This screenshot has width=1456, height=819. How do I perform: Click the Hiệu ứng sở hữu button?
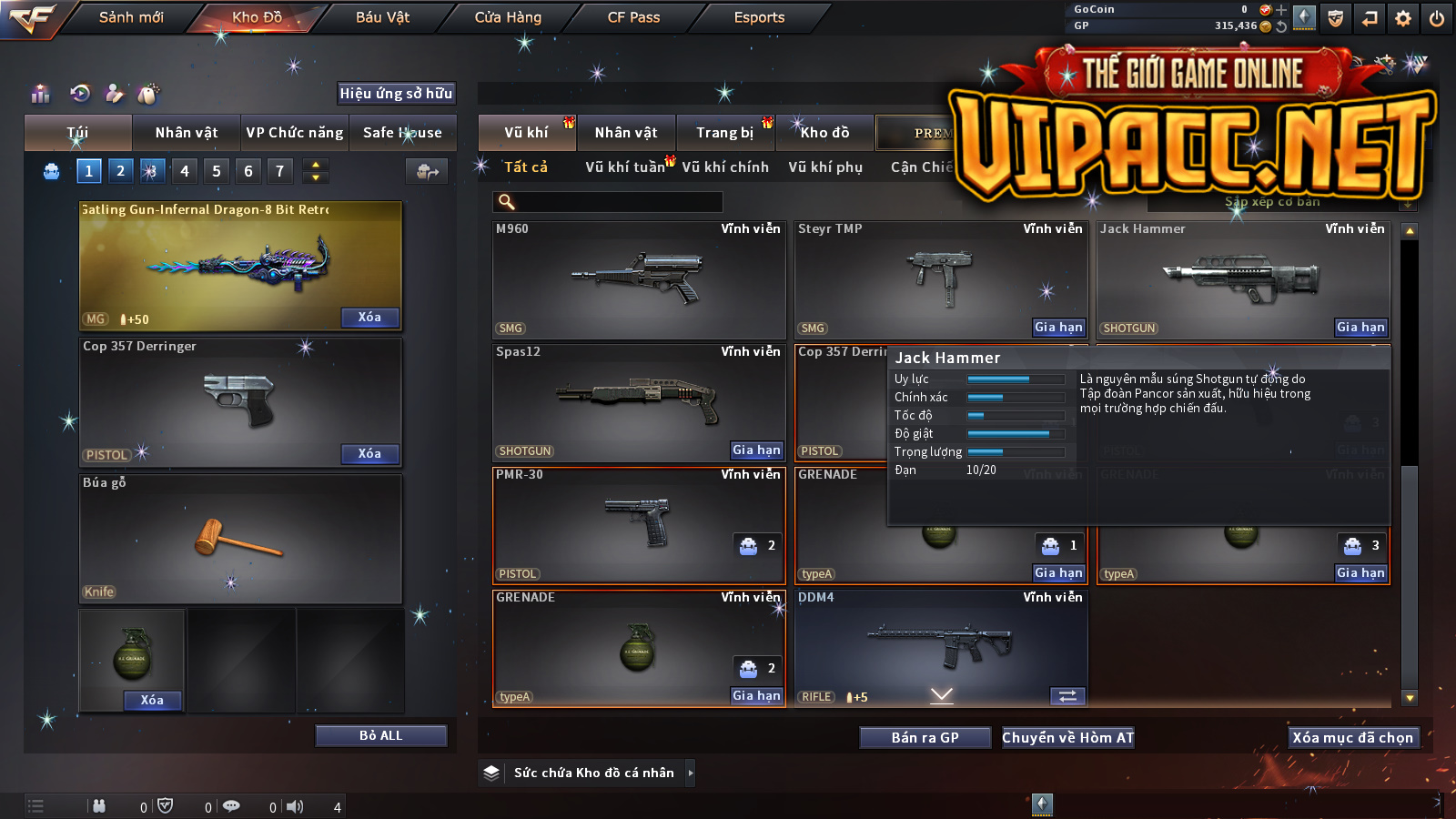pos(396,93)
